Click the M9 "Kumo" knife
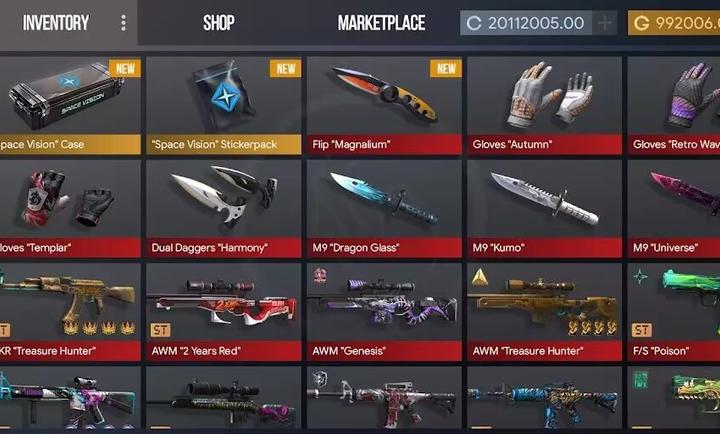Image resolution: width=720 pixels, height=434 pixels. point(544,205)
